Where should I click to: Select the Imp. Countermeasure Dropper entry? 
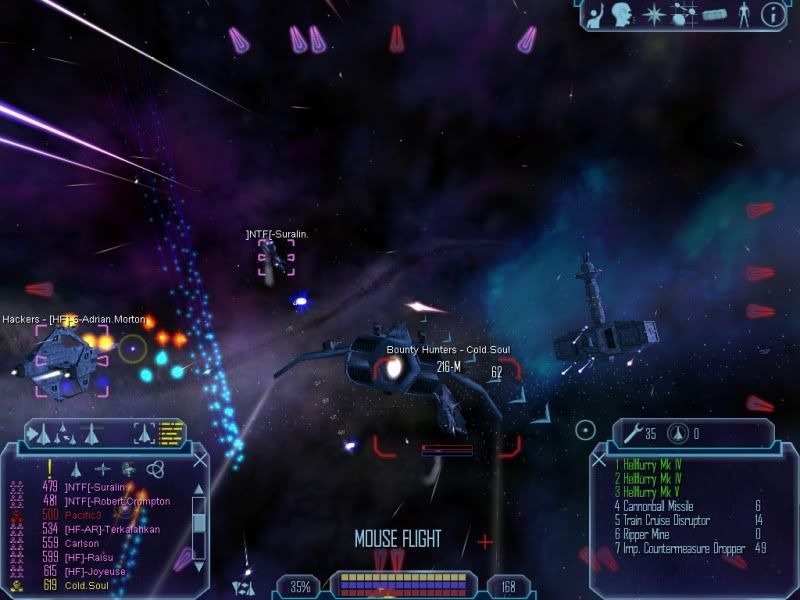679,548
